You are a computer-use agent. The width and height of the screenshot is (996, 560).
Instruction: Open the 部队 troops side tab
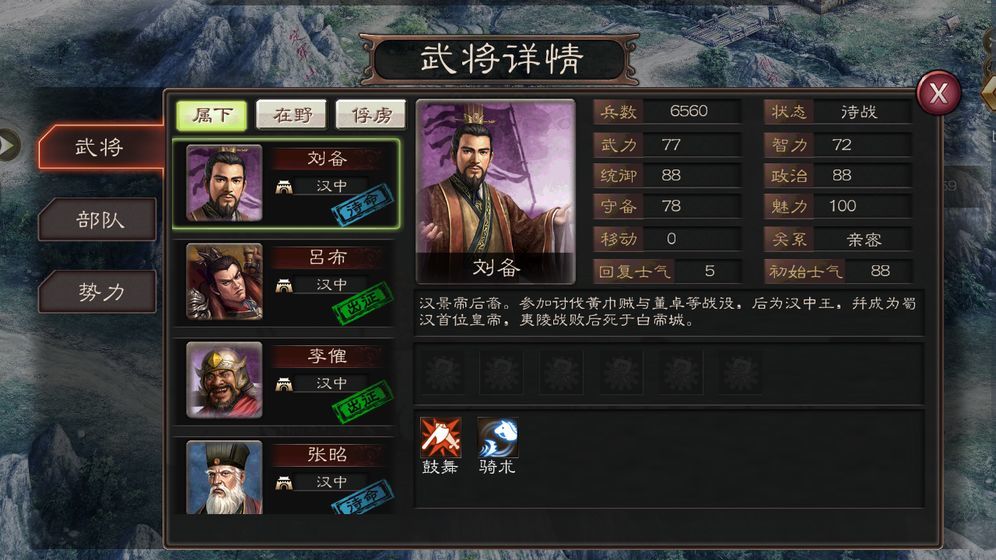[98, 219]
